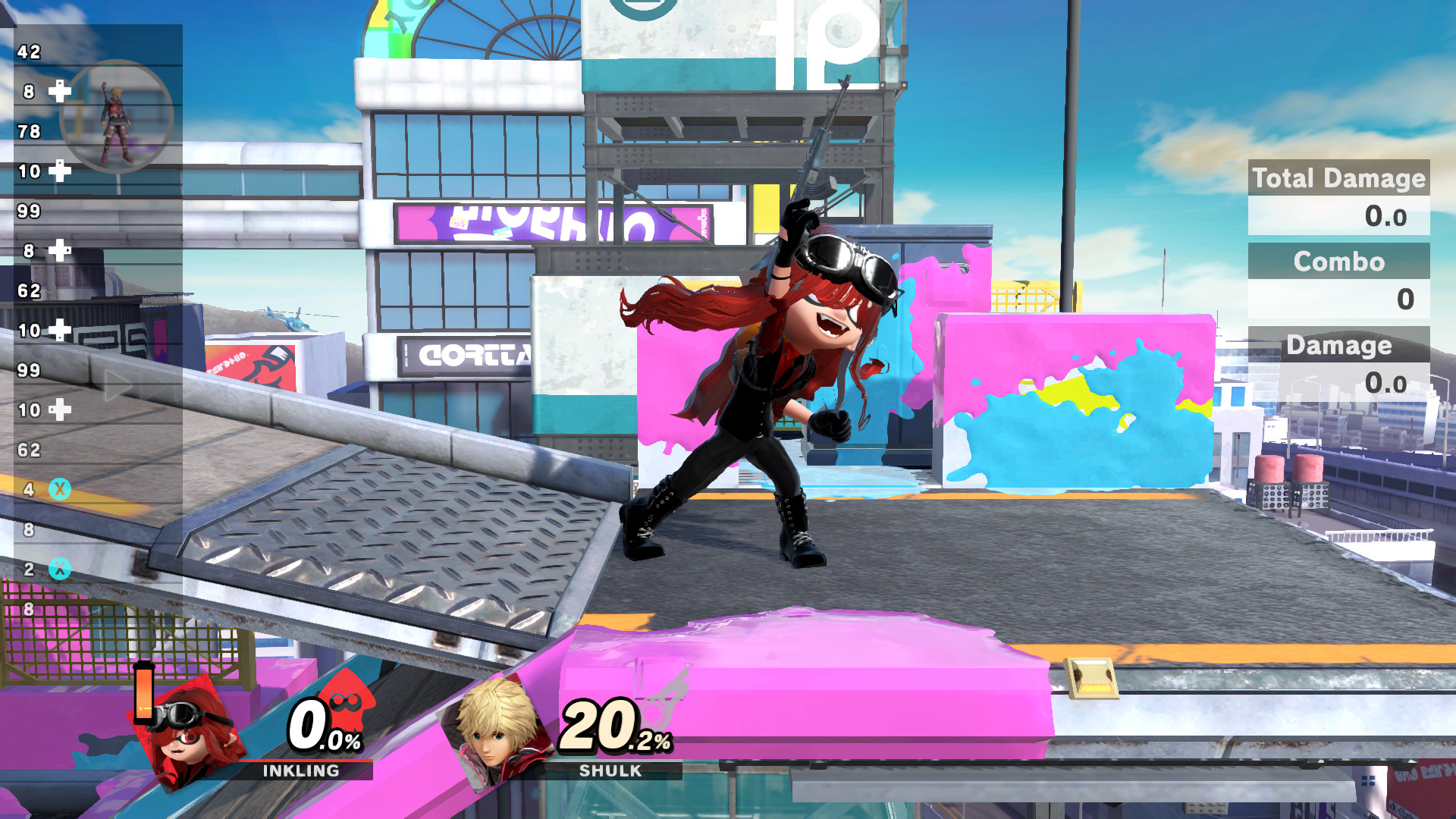The width and height of the screenshot is (1456, 819).
Task: Select Shulk's character portrait in the HUD
Action: point(494,734)
